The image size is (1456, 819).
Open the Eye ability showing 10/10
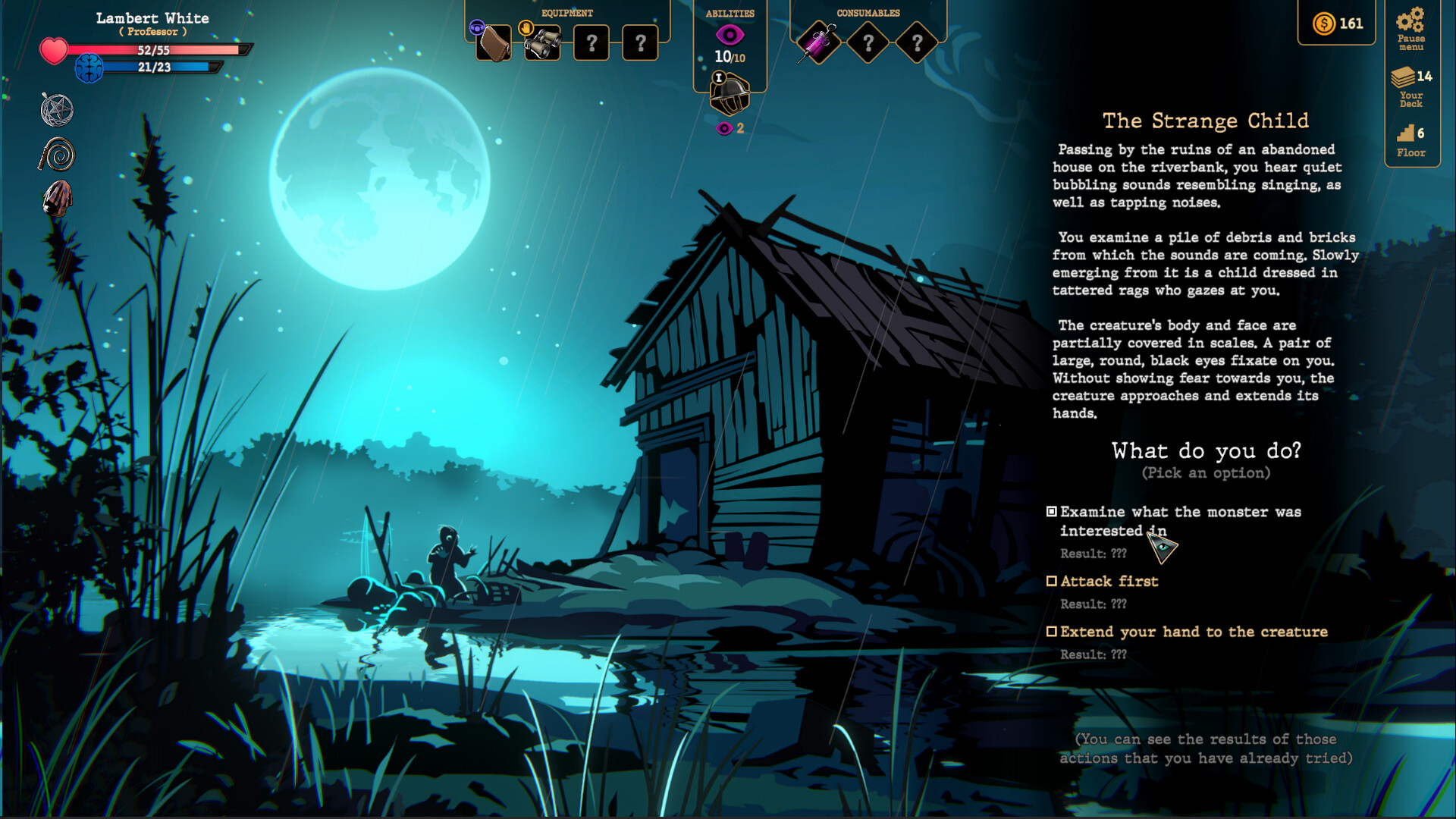(x=730, y=36)
